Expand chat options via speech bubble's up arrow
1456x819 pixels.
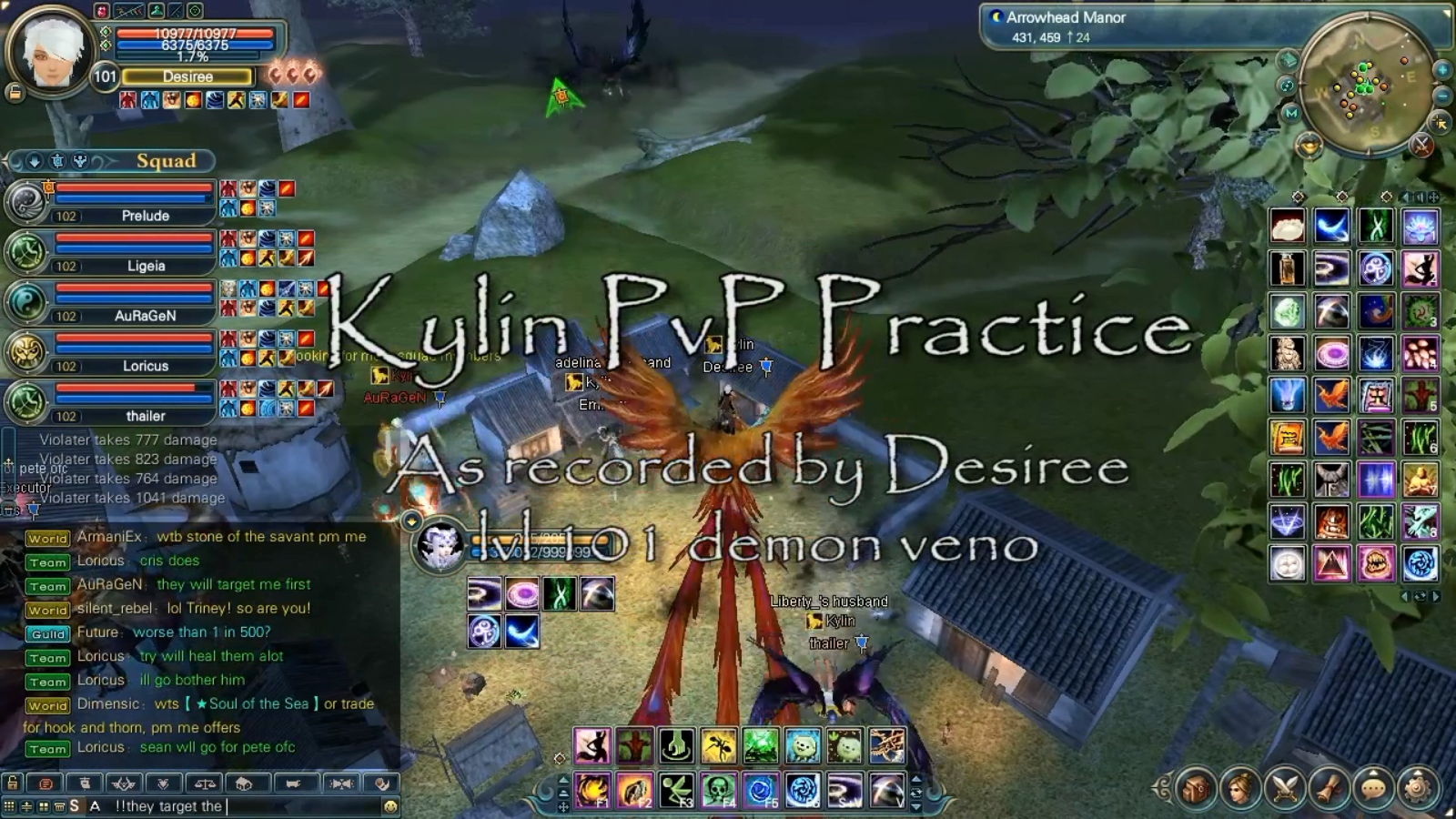[1373, 773]
